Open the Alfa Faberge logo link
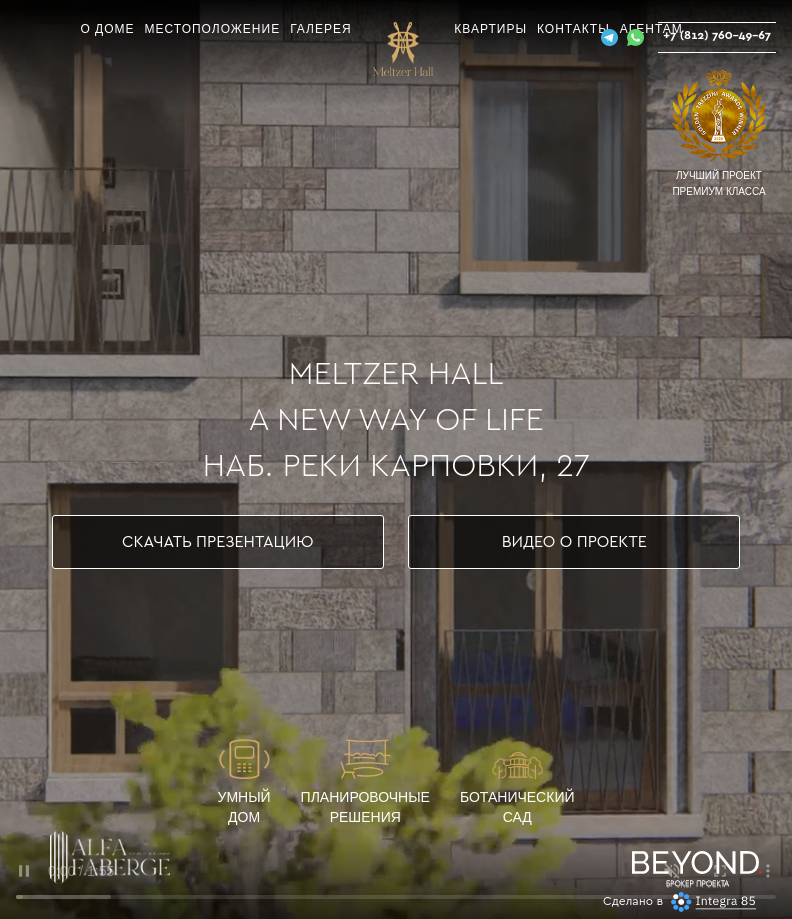The image size is (792, 919). point(110,857)
